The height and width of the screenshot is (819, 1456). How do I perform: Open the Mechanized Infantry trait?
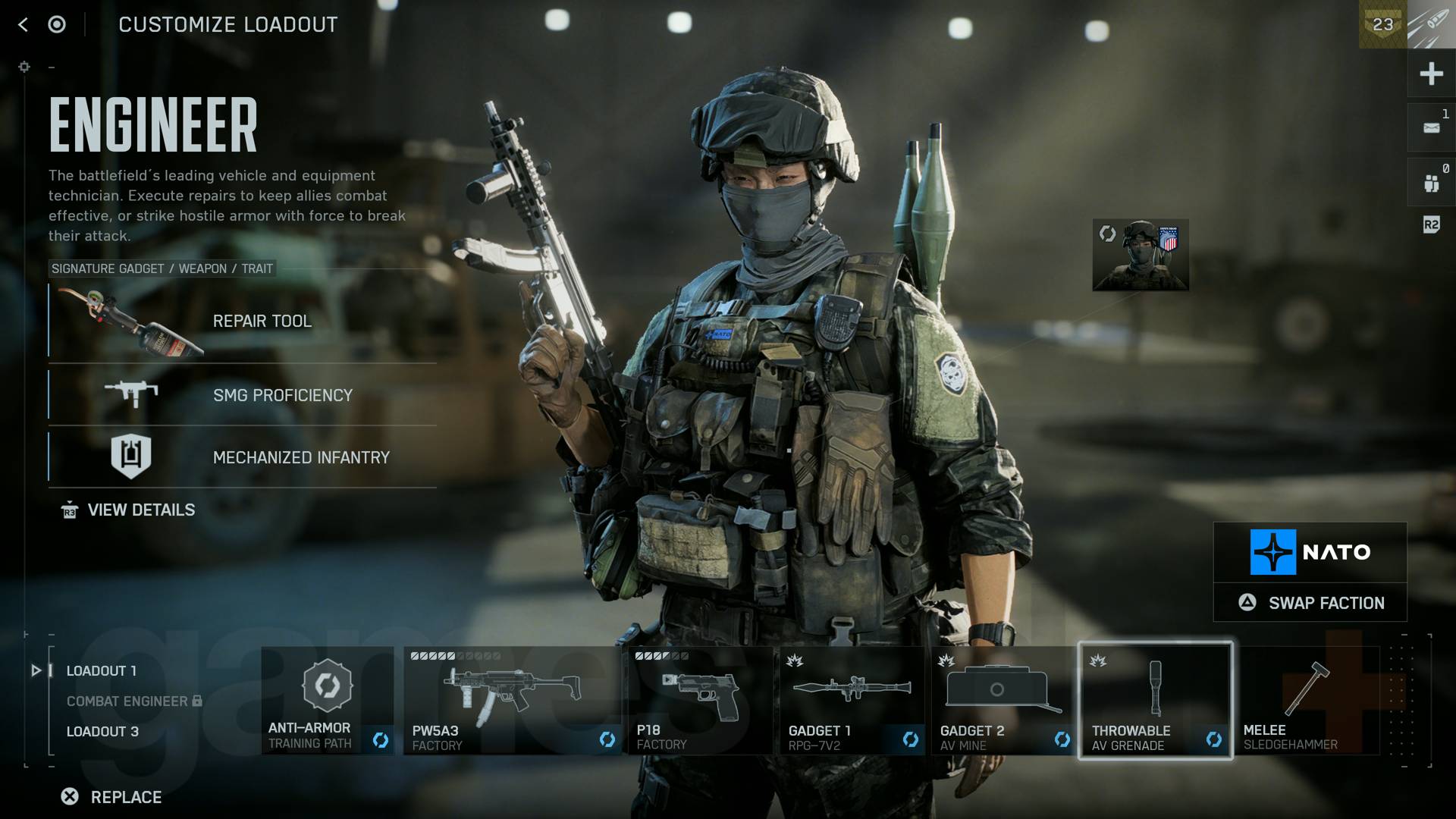[132, 456]
